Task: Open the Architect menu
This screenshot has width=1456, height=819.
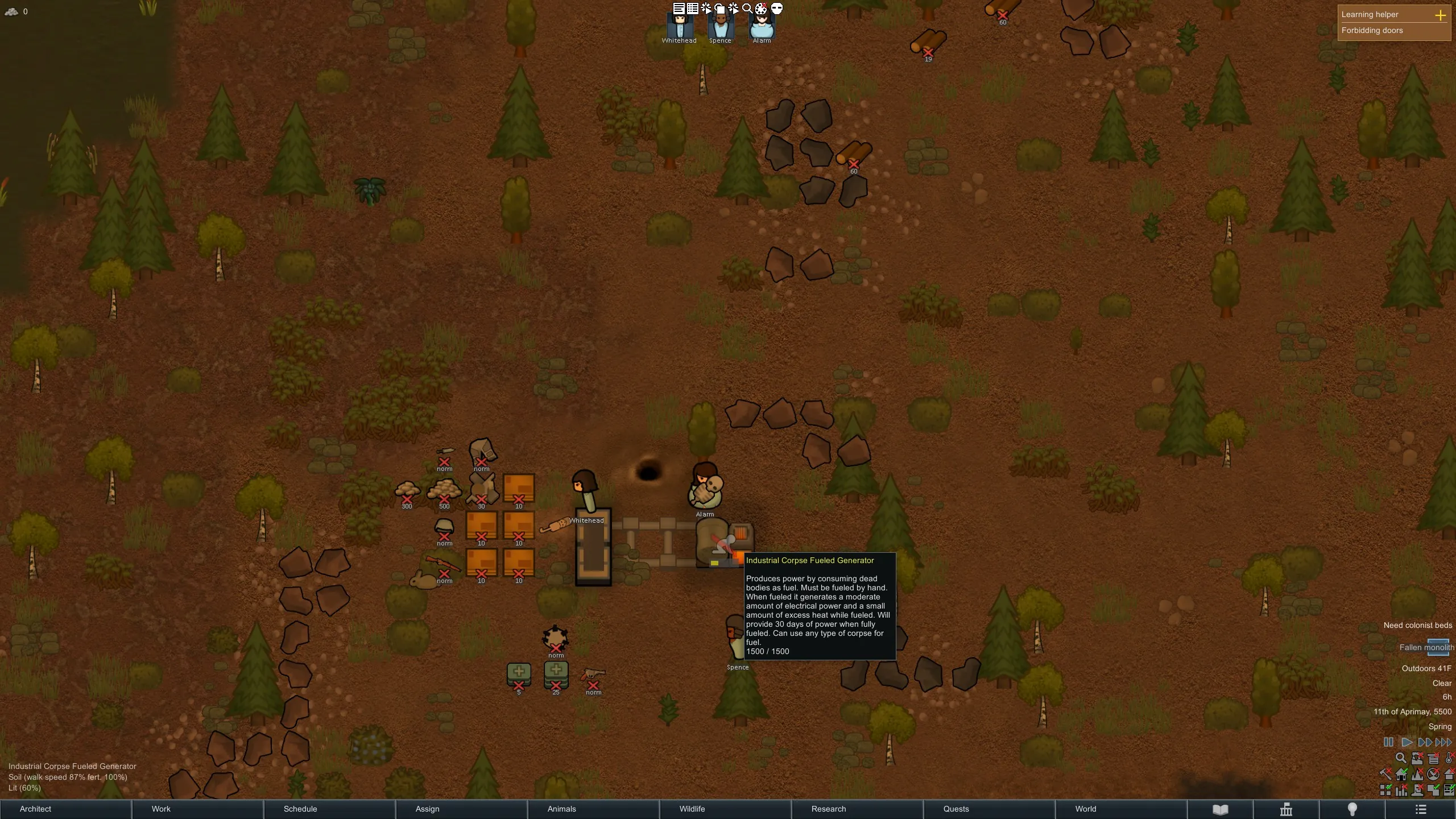Action: (x=65, y=809)
